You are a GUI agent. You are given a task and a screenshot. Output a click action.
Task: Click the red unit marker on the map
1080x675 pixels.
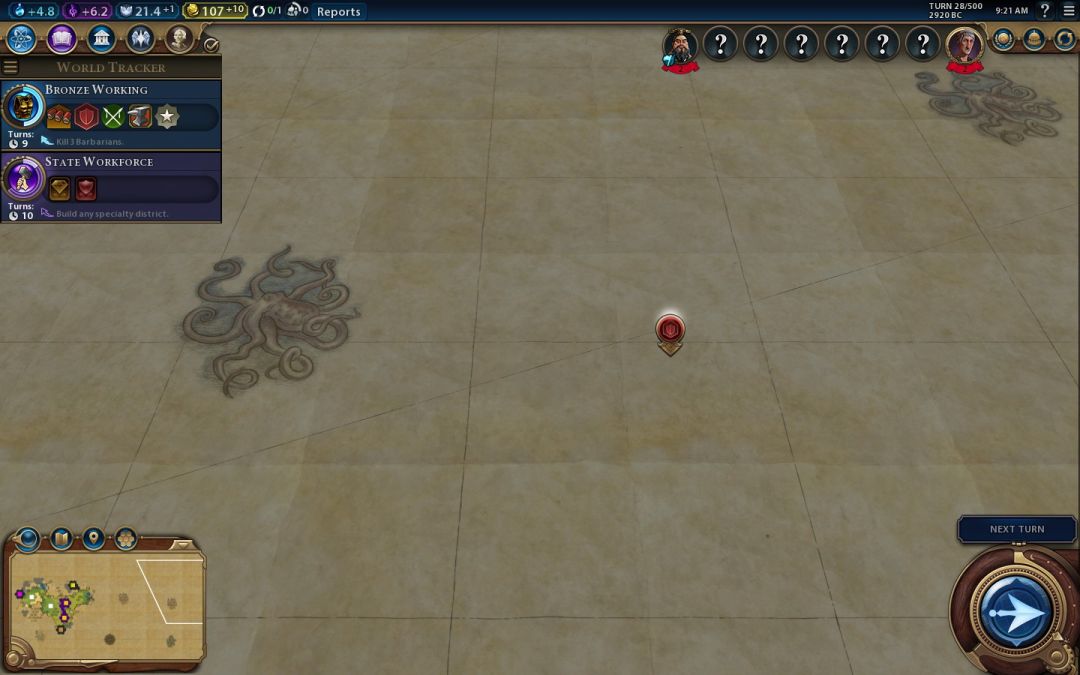coord(670,329)
